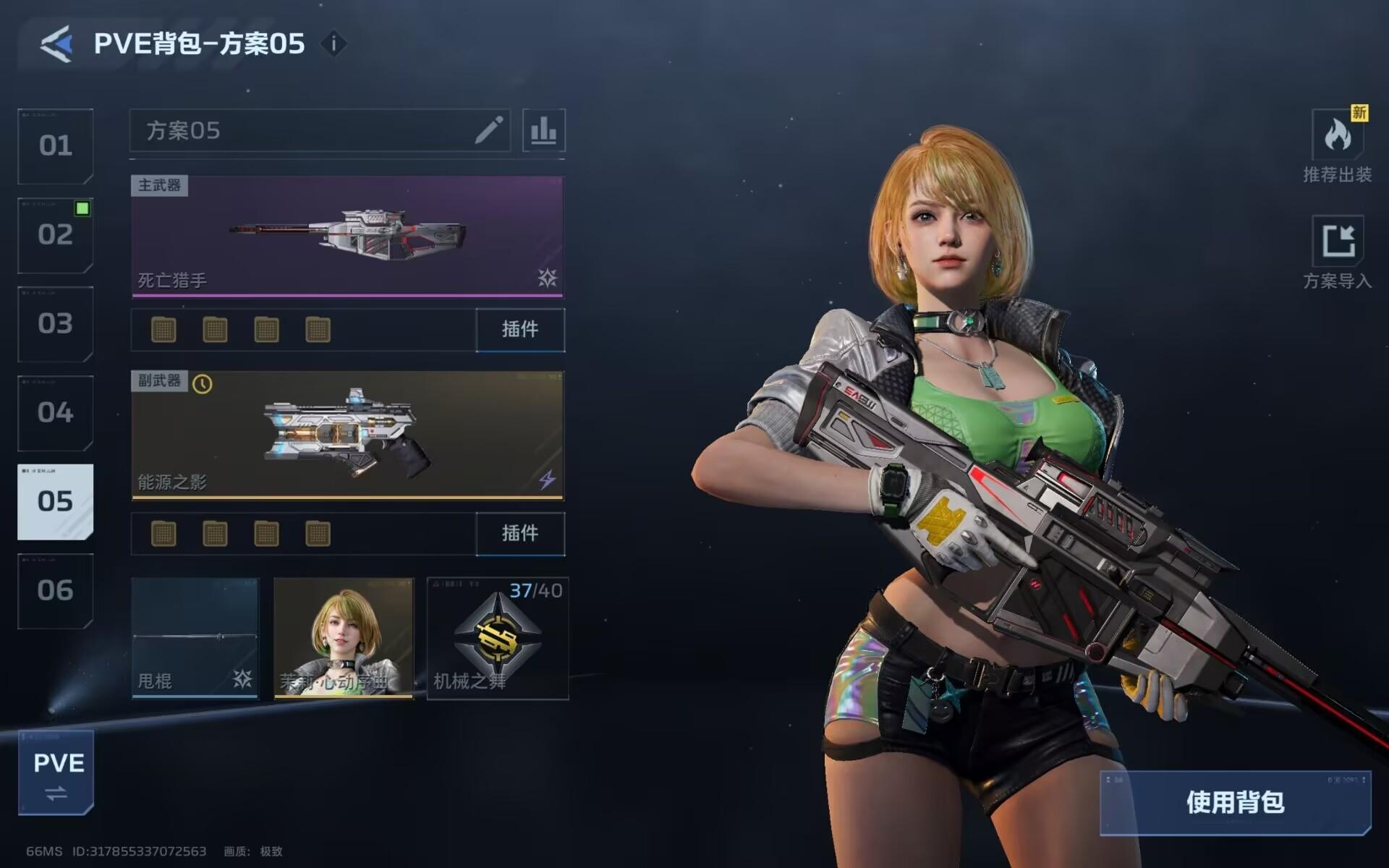Select loadout plan 03
This screenshot has height=868, width=1389.
coord(56,324)
